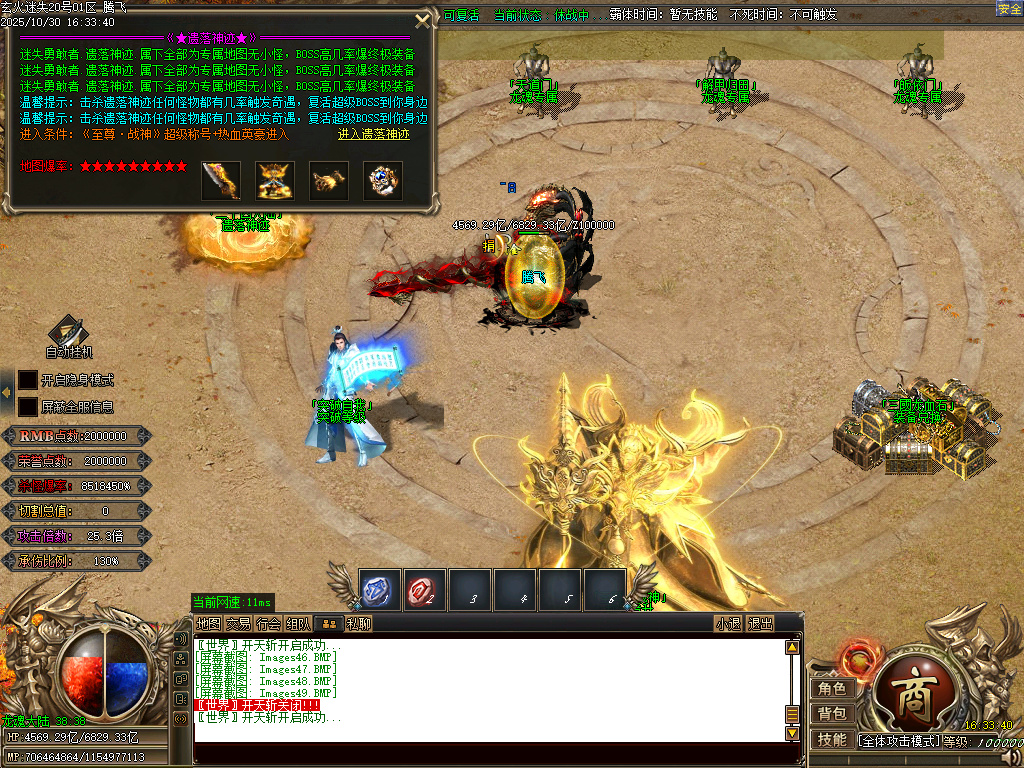Open the 地图 map tab
The width and height of the screenshot is (1024, 768).
[208, 624]
